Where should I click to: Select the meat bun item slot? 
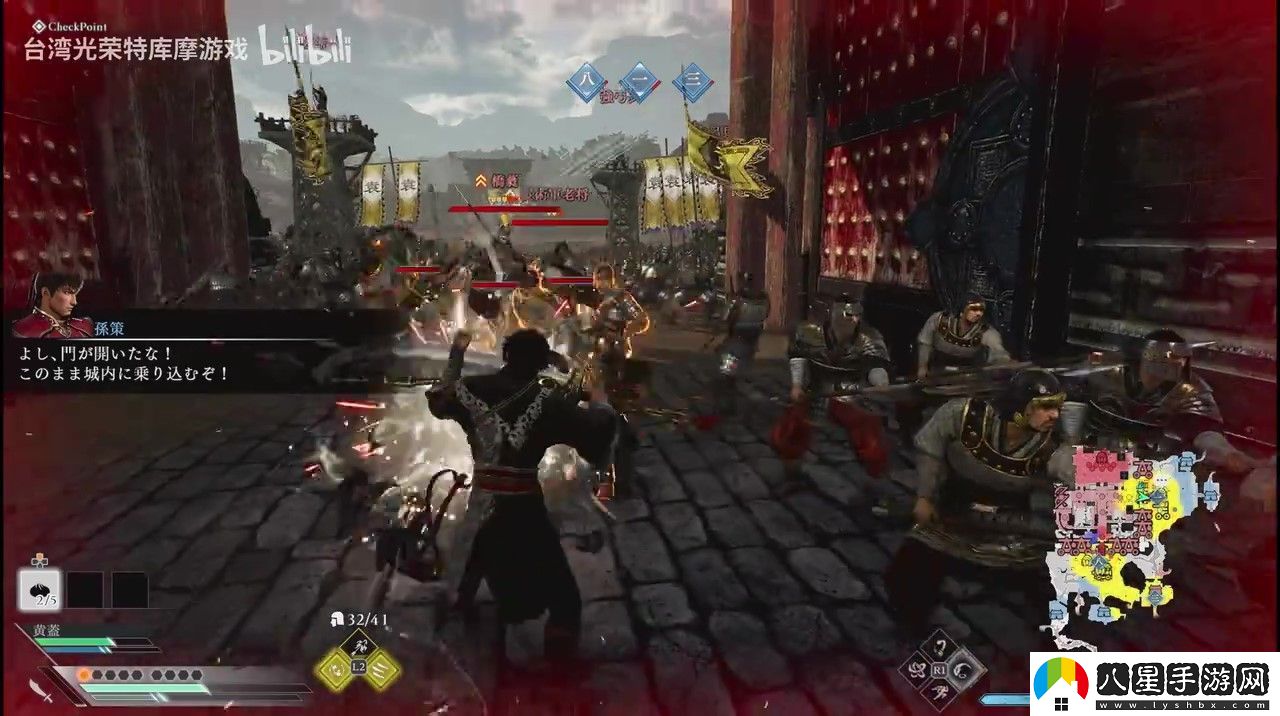click(40, 589)
